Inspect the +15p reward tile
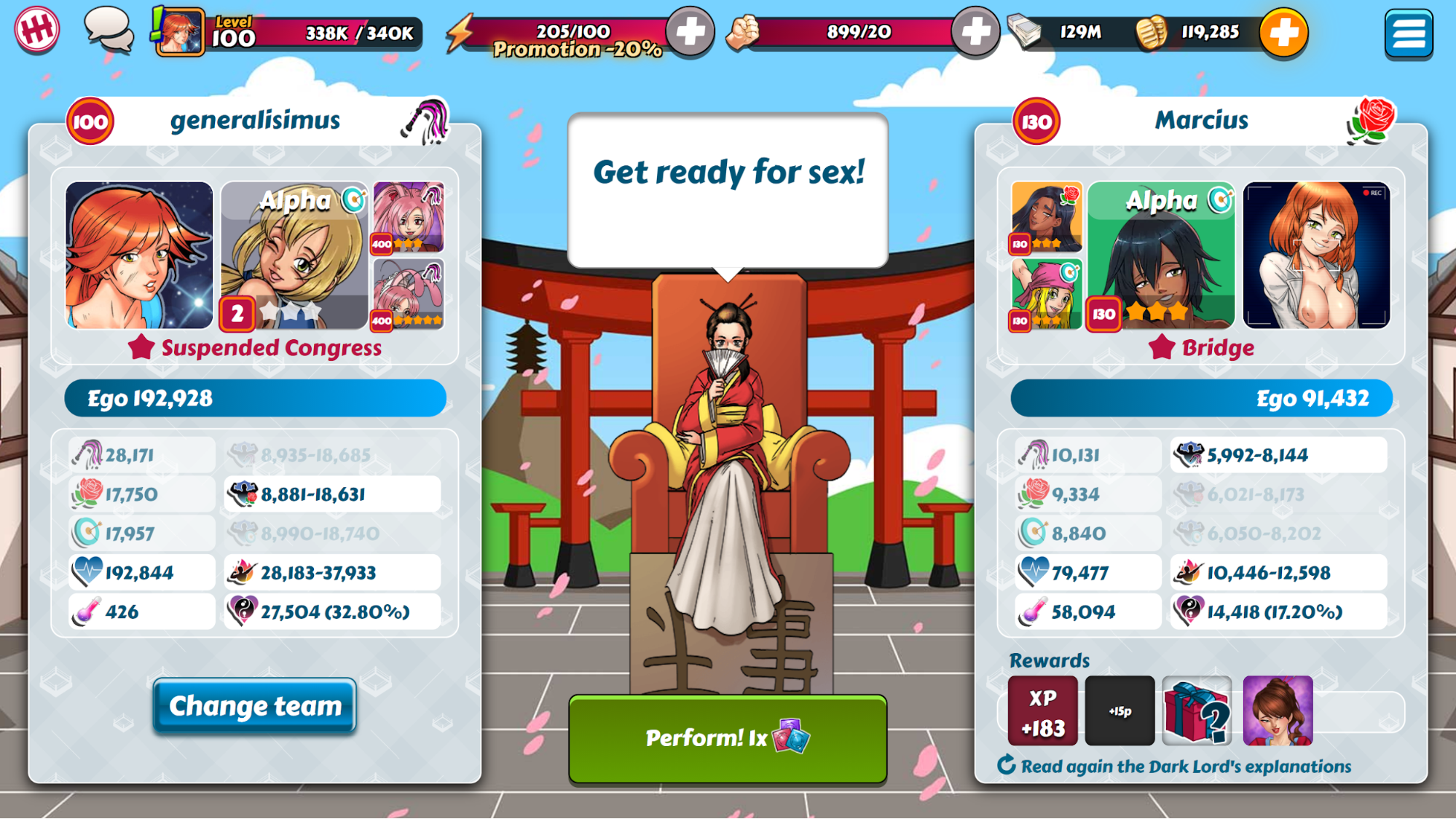Screen dimensions: 1456x819 click(1119, 711)
